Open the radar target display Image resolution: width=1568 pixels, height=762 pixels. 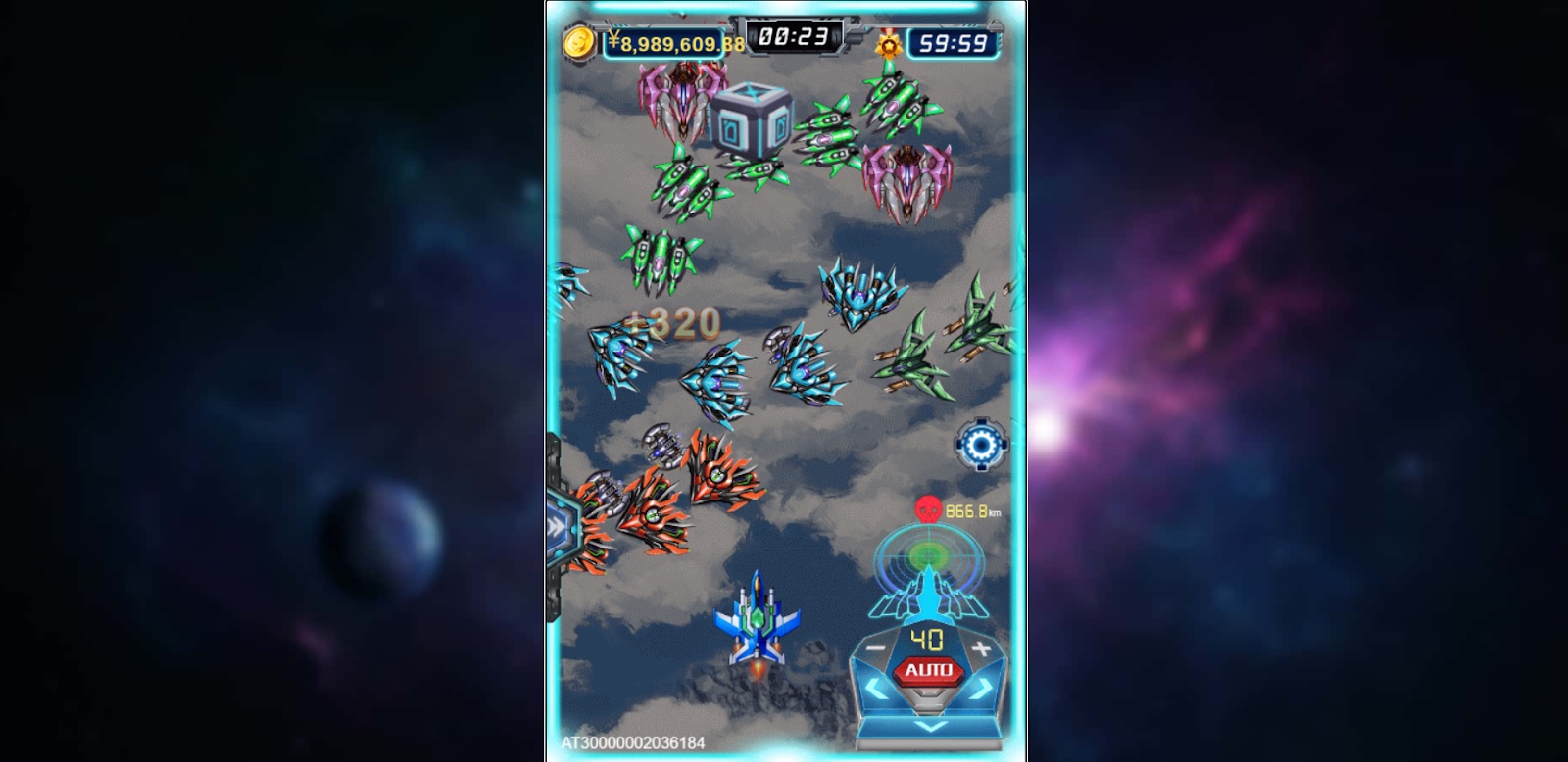927,558
